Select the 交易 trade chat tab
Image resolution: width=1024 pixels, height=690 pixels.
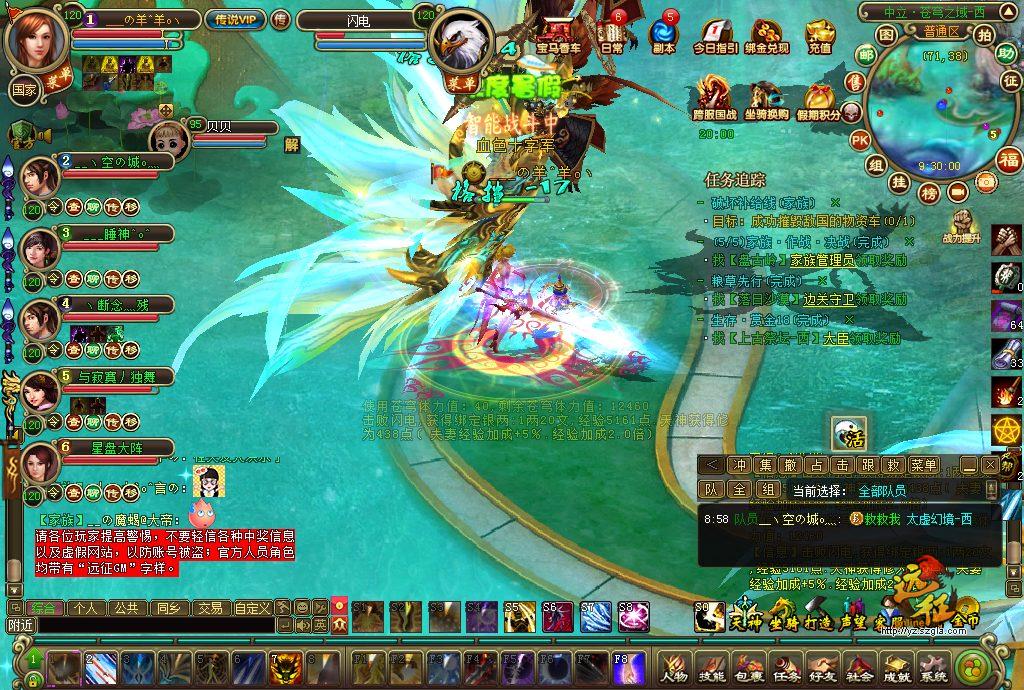click(x=209, y=607)
